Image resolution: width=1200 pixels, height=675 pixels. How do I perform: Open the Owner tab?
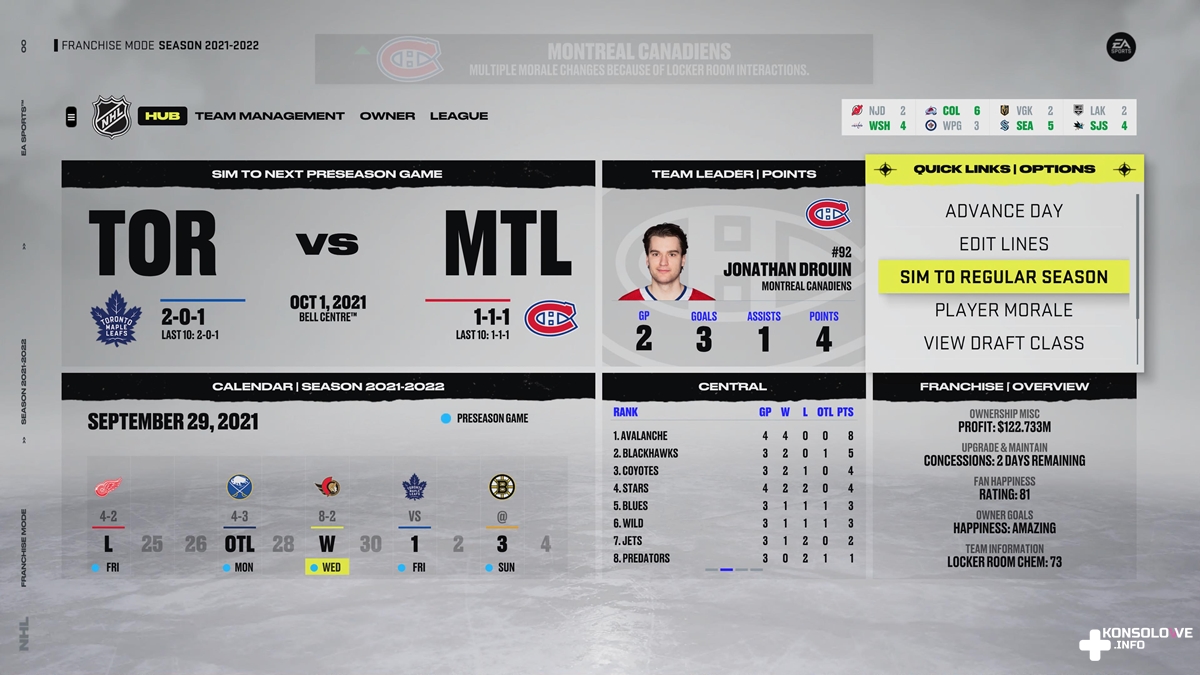coord(387,116)
